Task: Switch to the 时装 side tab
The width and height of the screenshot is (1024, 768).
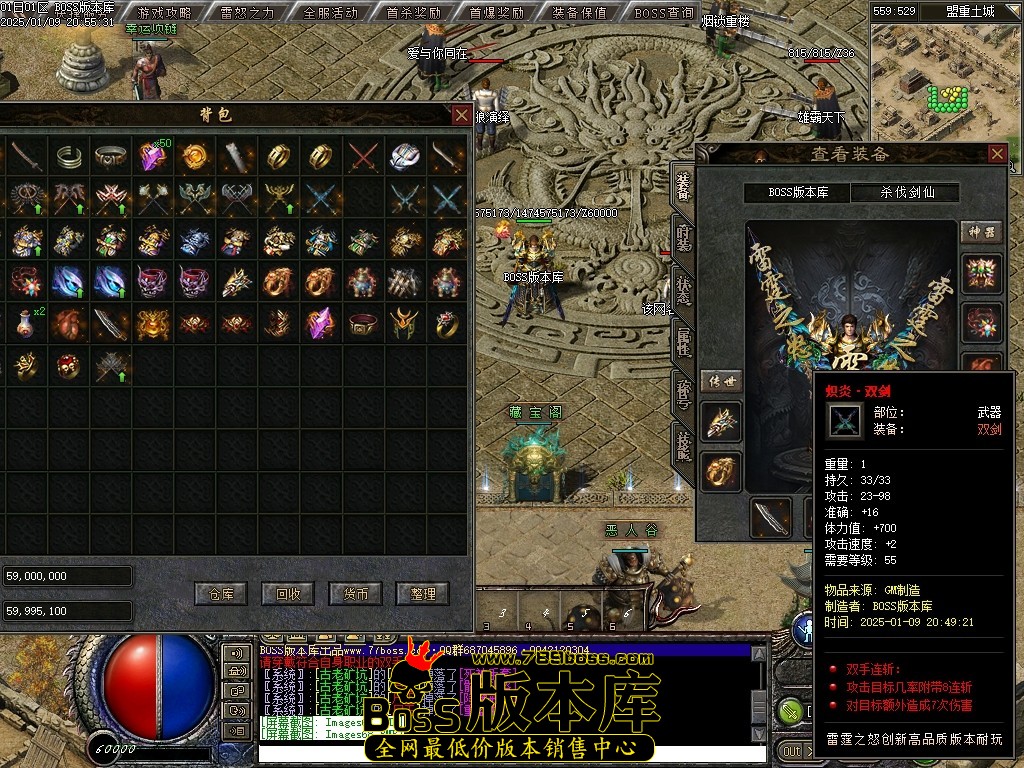Action: tap(683, 236)
